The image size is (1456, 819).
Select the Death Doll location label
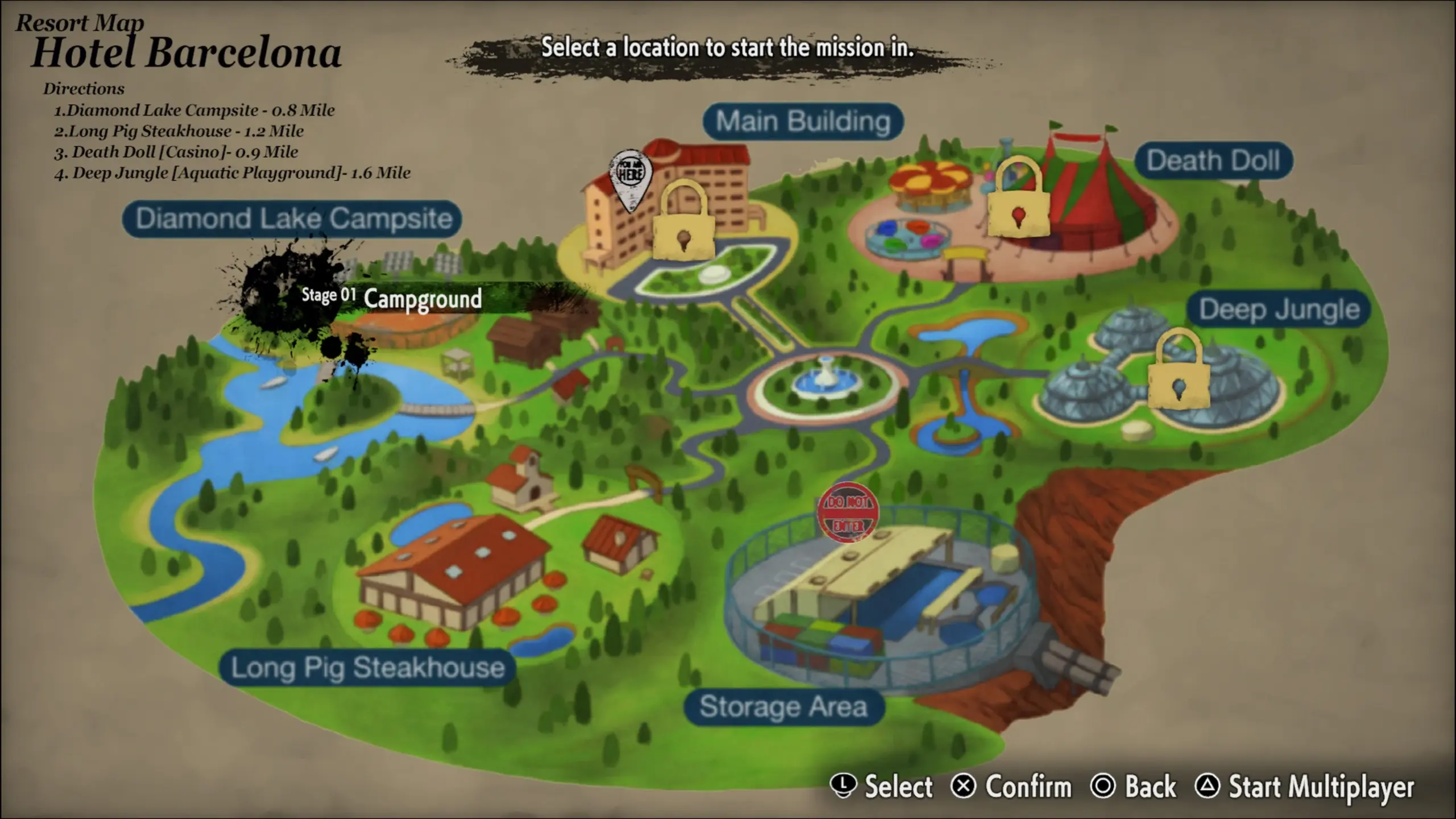[1213, 161]
